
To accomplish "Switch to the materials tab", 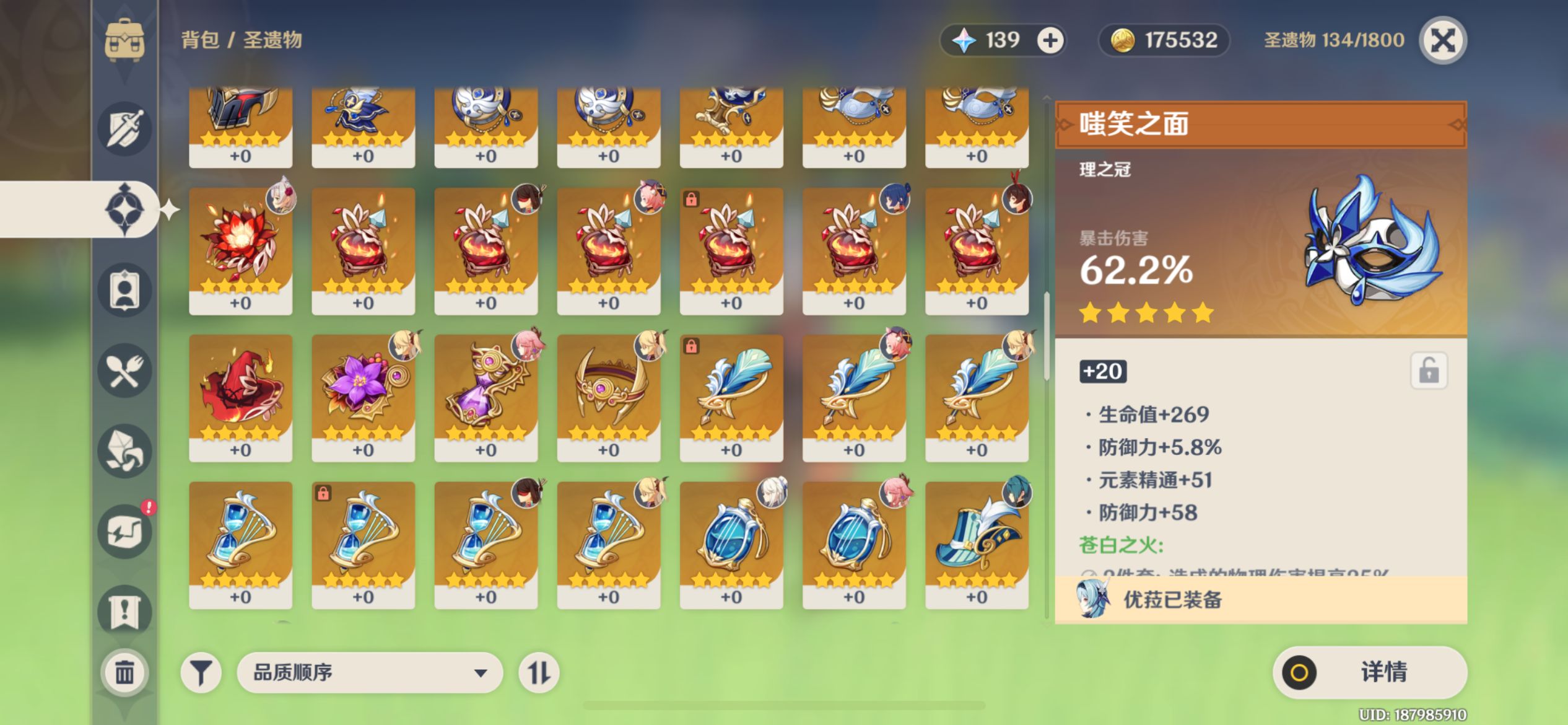I will click(124, 451).
